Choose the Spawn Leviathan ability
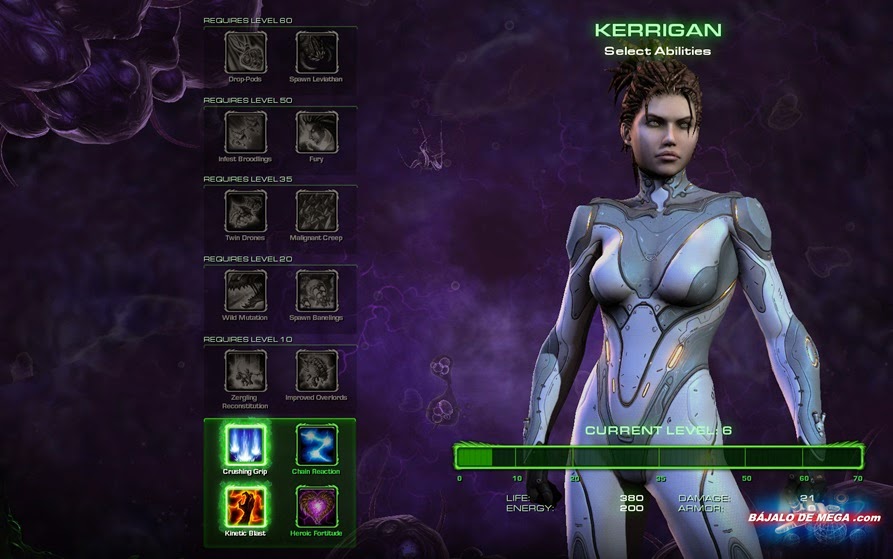 point(316,52)
